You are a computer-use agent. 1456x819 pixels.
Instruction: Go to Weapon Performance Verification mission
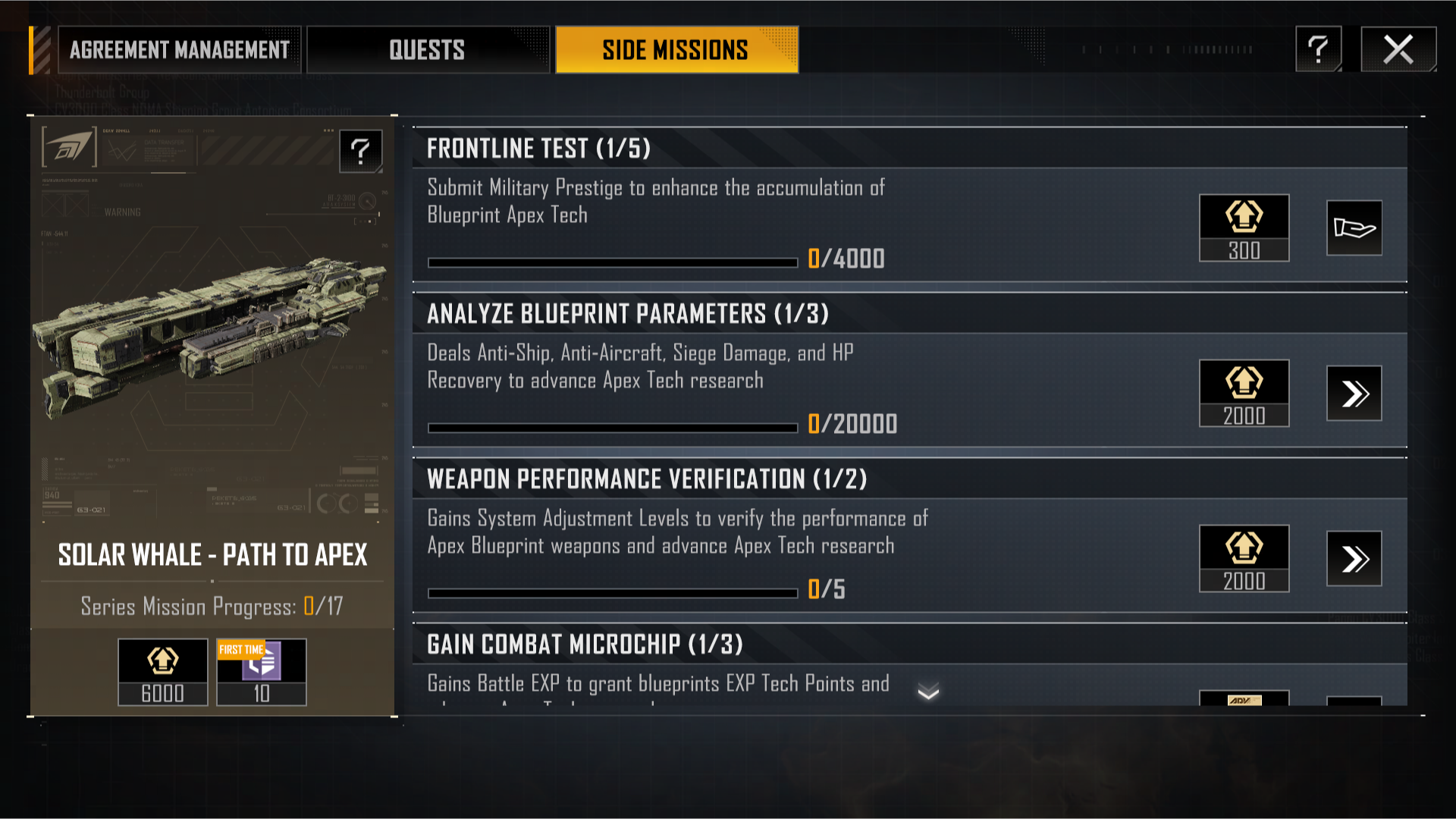(x=1354, y=559)
